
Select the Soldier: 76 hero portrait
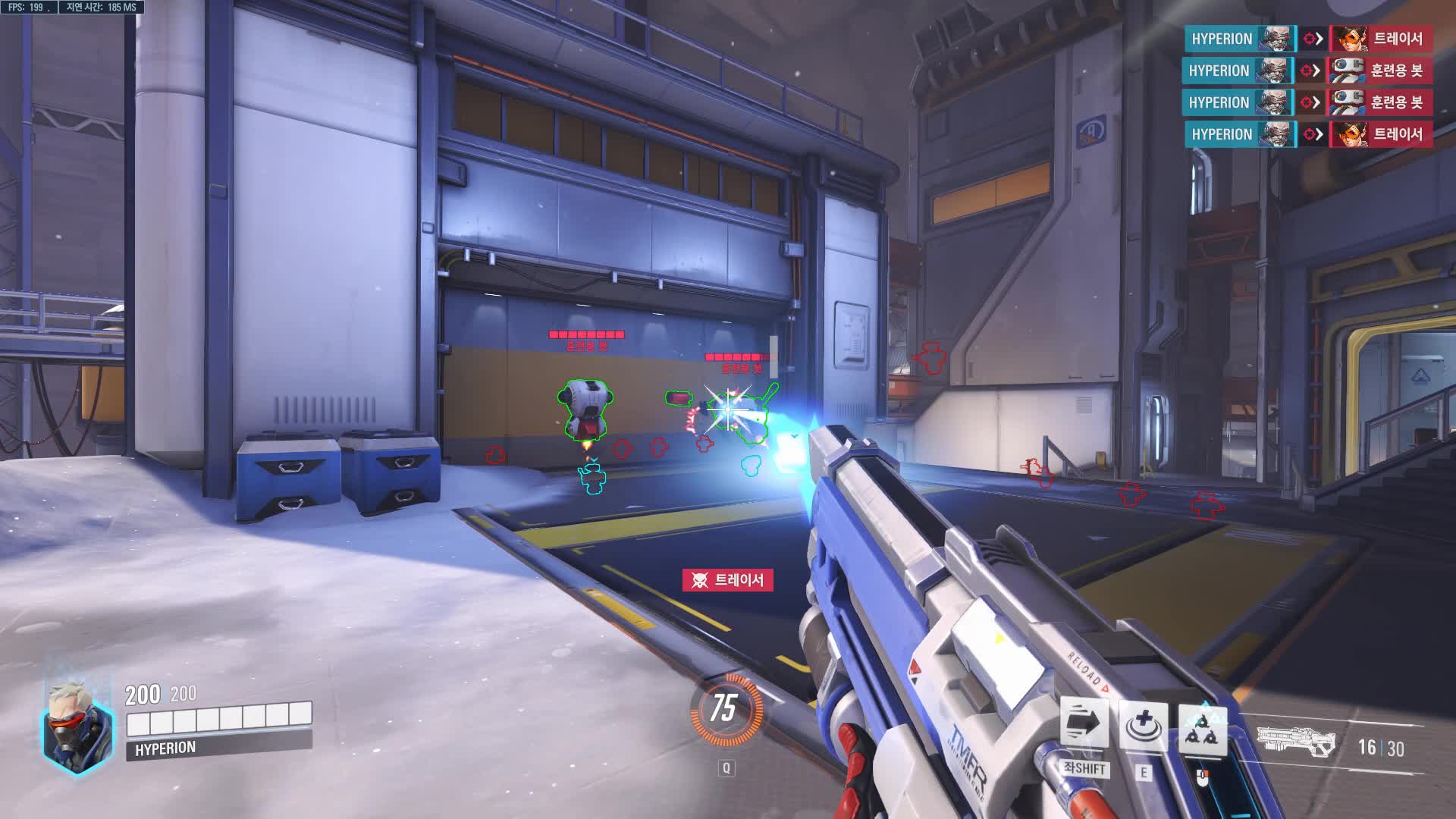pyautogui.click(x=76, y=725)
